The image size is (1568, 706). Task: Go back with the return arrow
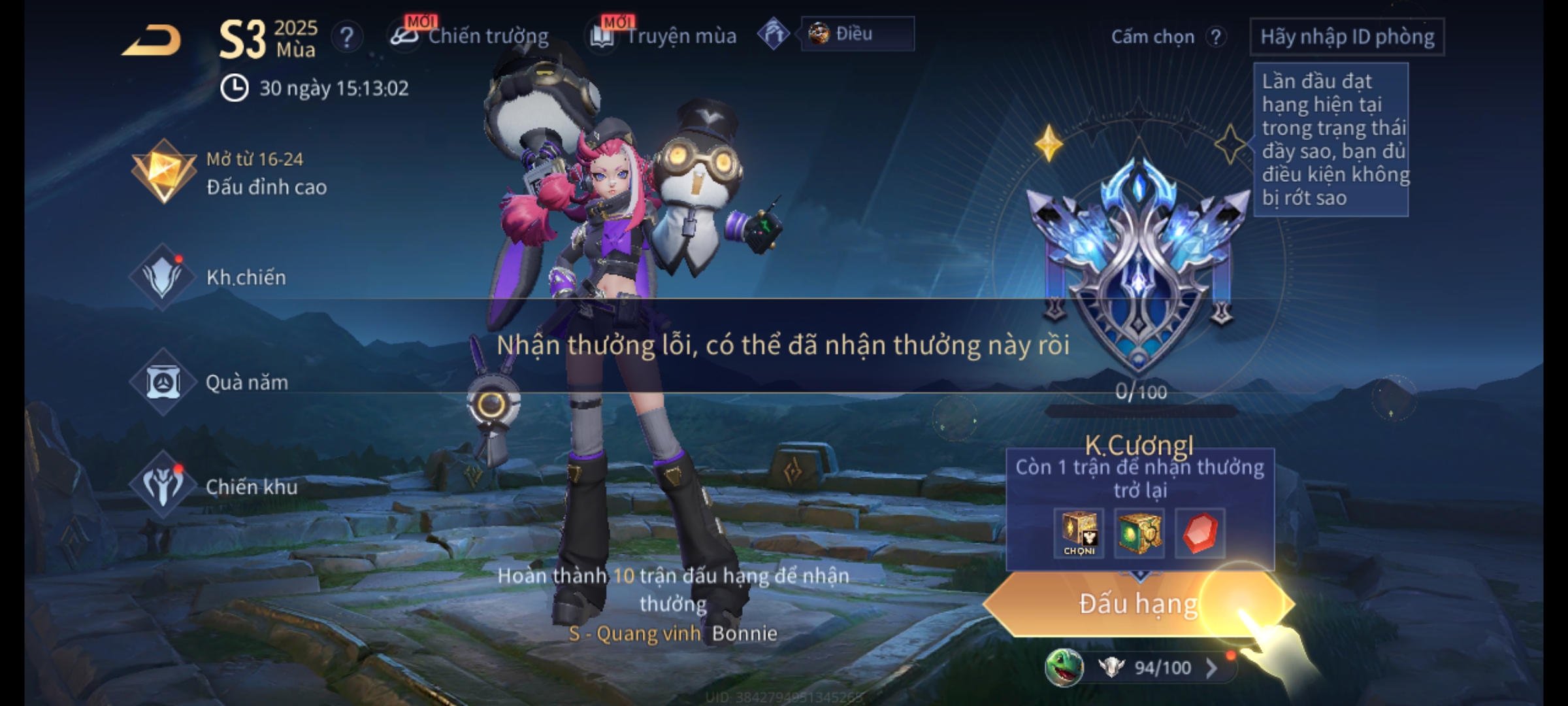click(152, 41)
